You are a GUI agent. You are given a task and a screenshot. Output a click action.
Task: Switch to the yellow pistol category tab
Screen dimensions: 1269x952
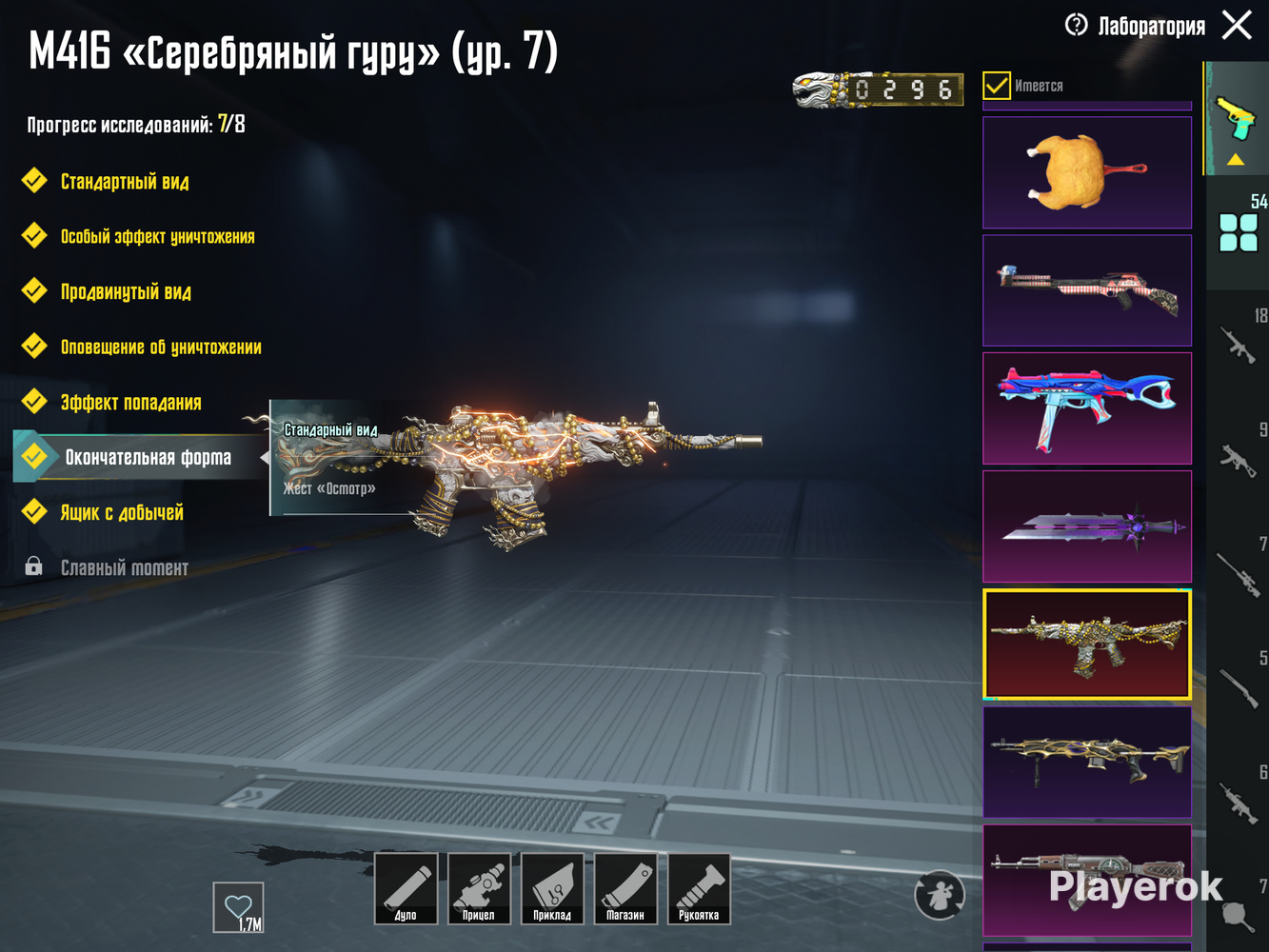tap(1236, 118)
